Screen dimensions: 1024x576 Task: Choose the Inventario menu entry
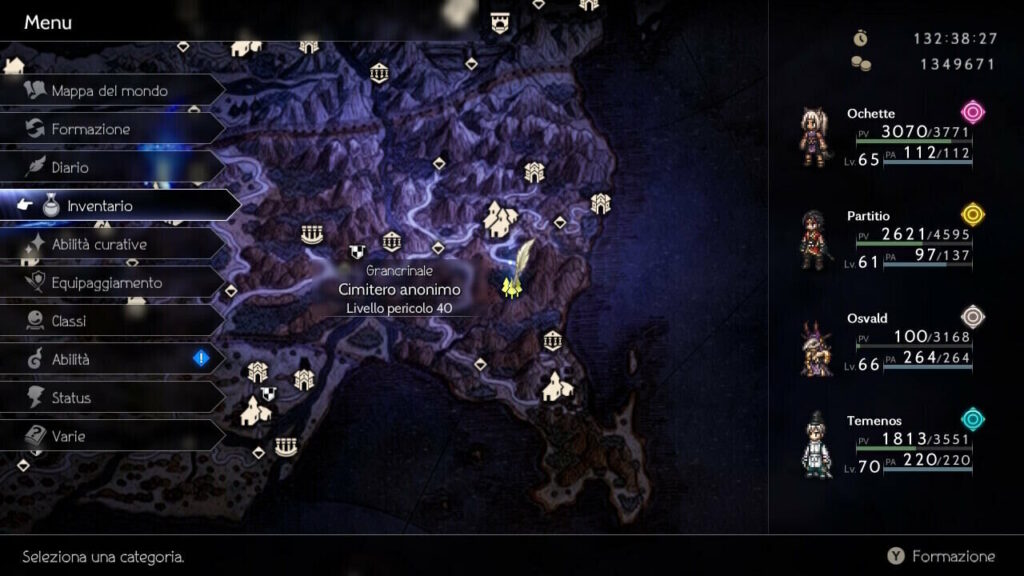tap(99, 206)
